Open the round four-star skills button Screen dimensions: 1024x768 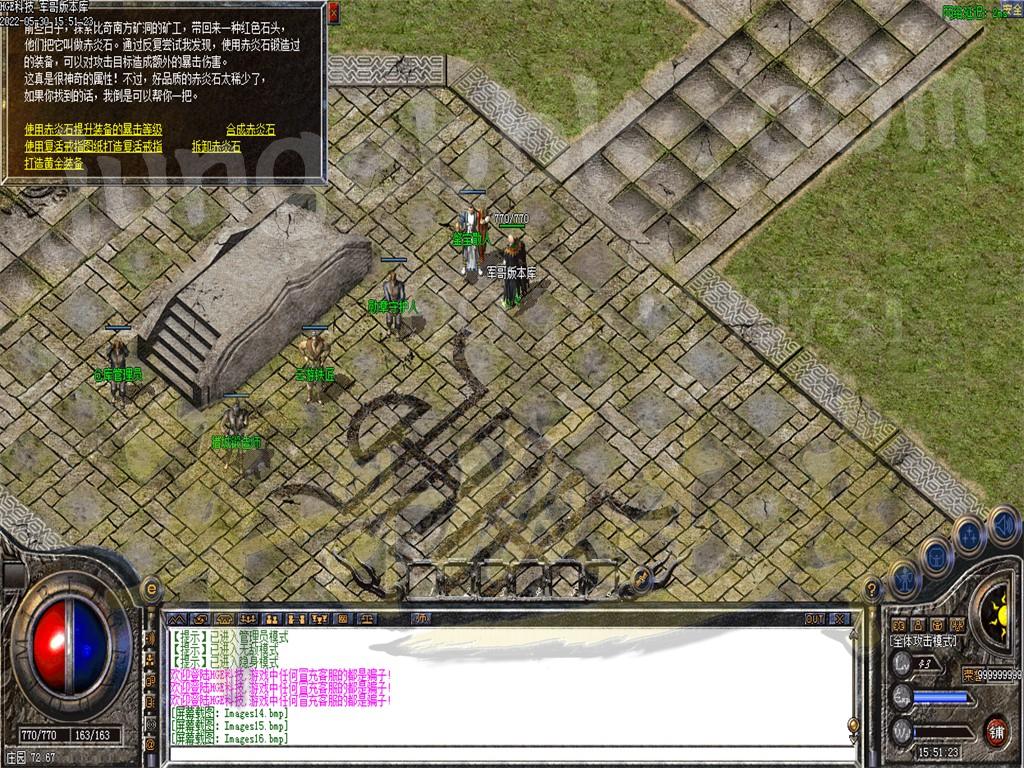tap(970, 535)
